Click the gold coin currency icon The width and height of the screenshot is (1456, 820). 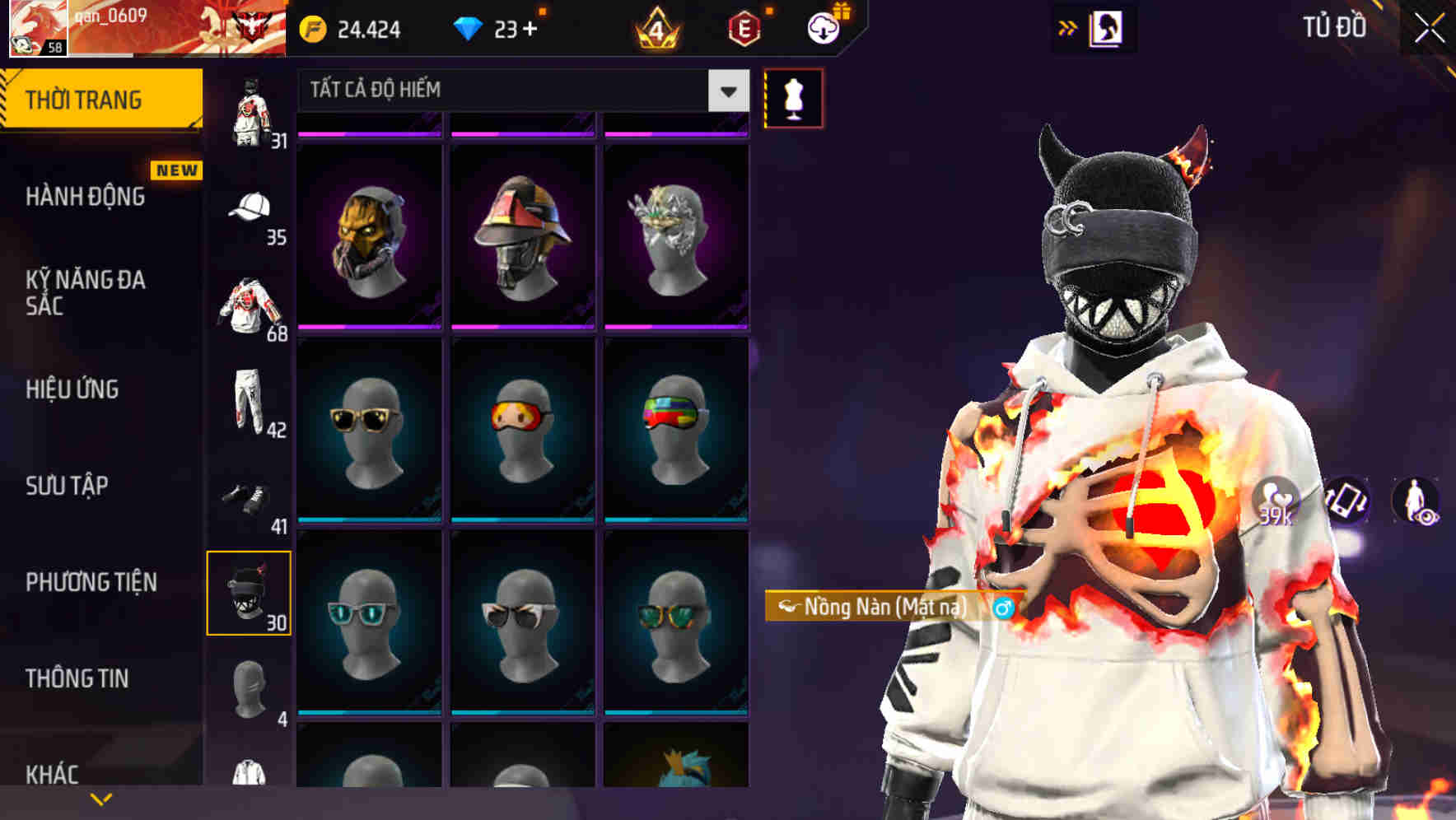pos(311,29)
